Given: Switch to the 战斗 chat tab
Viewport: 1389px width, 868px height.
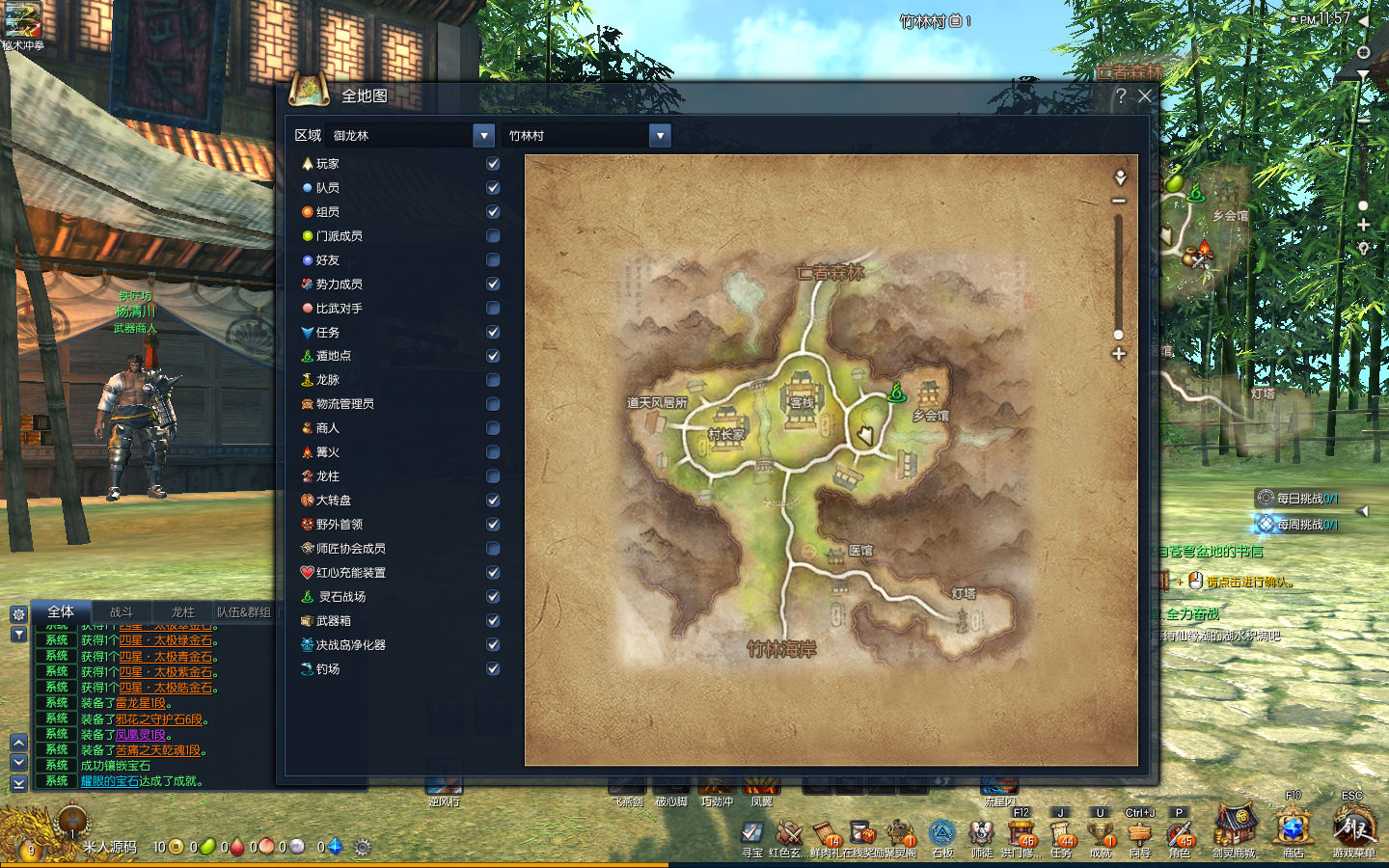Looking at the screenshot, I should pyautogui.click(x=122, y=611).
